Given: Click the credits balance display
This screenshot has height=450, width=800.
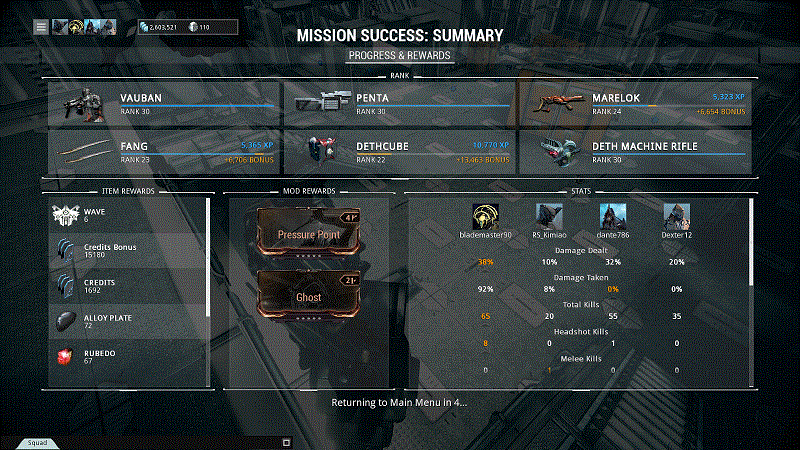Looking at the screenshot, I should point(159,27).
